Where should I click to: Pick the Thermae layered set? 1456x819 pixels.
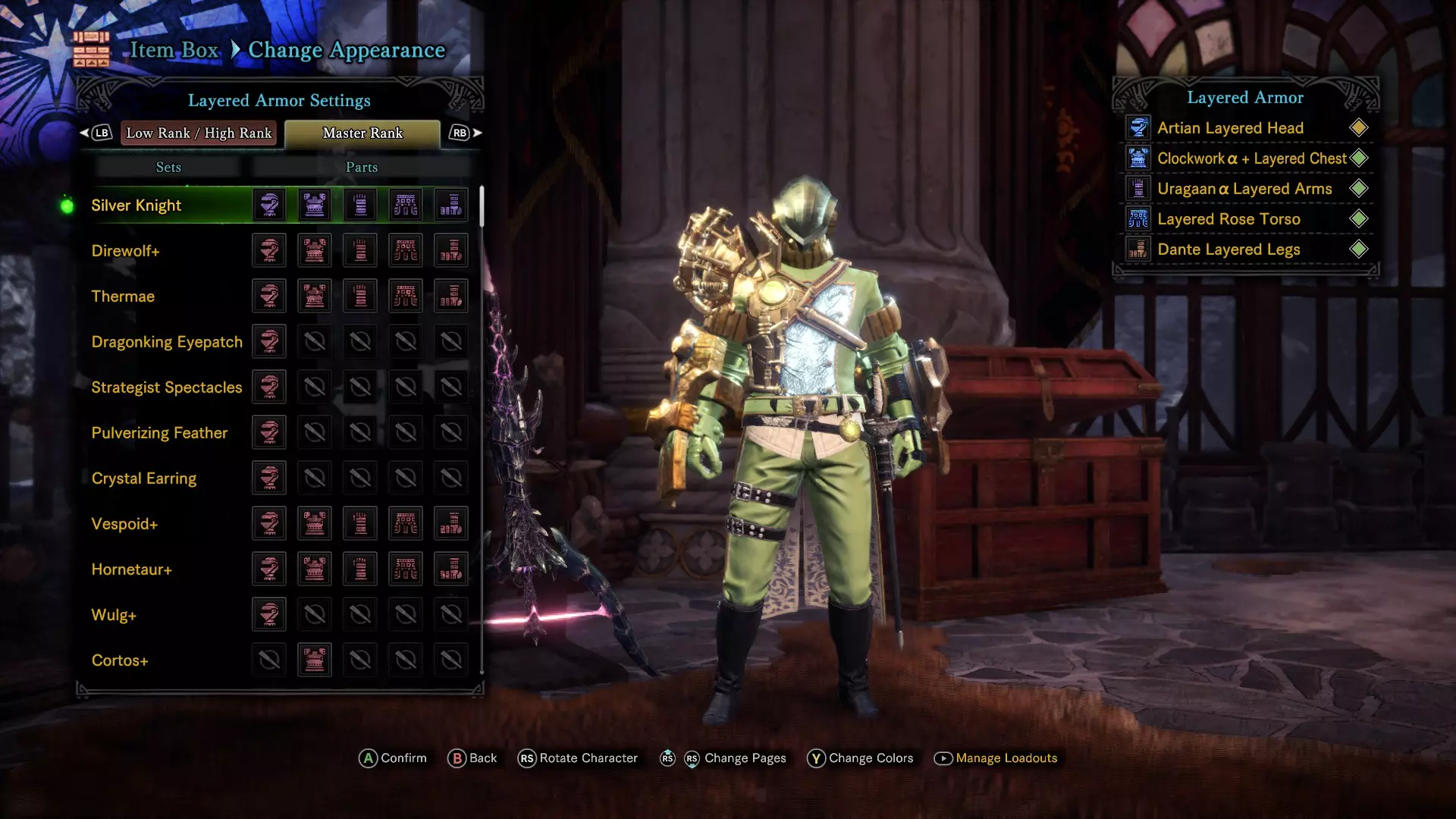(x=123, y=297)
